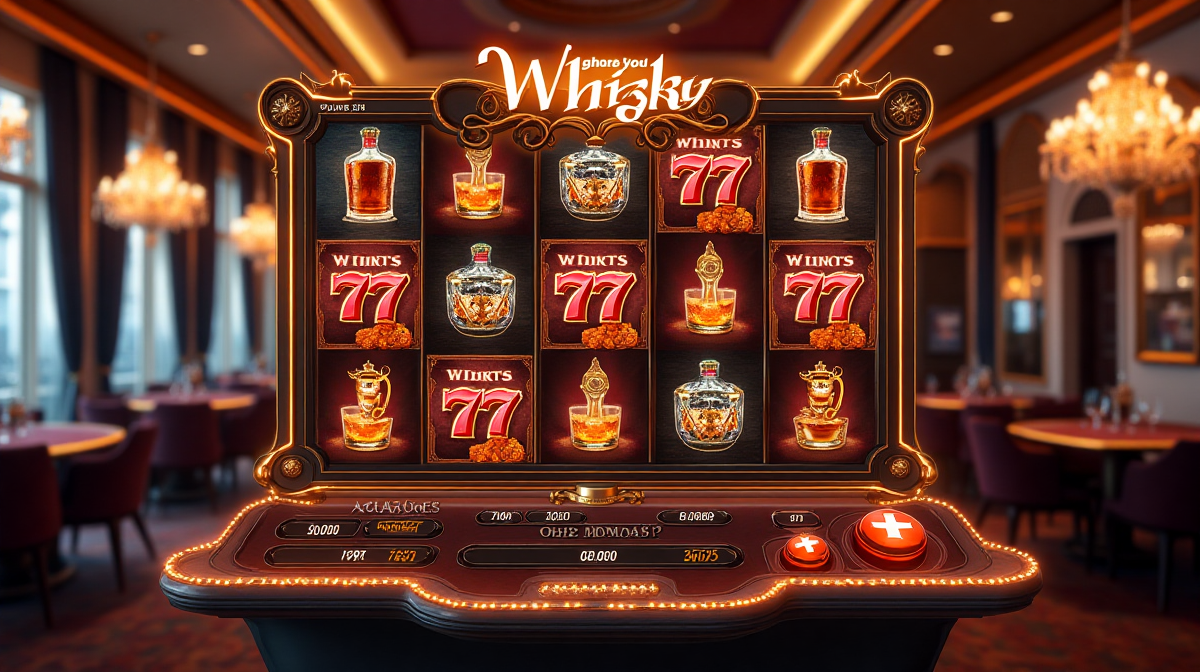Viewport: 1200px width, 672px height.
Task: Click the small red plus button
Action: [x=806, y=548]
